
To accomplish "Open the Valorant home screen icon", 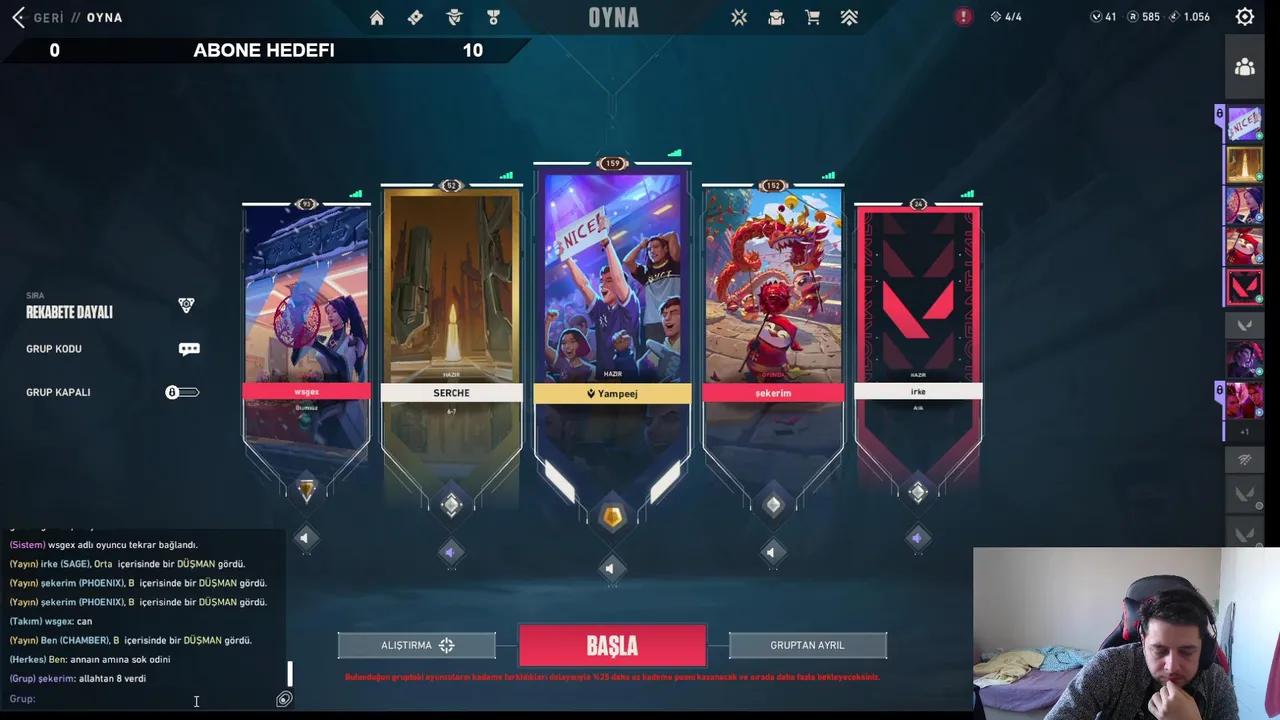I will [x=377, y=17].
